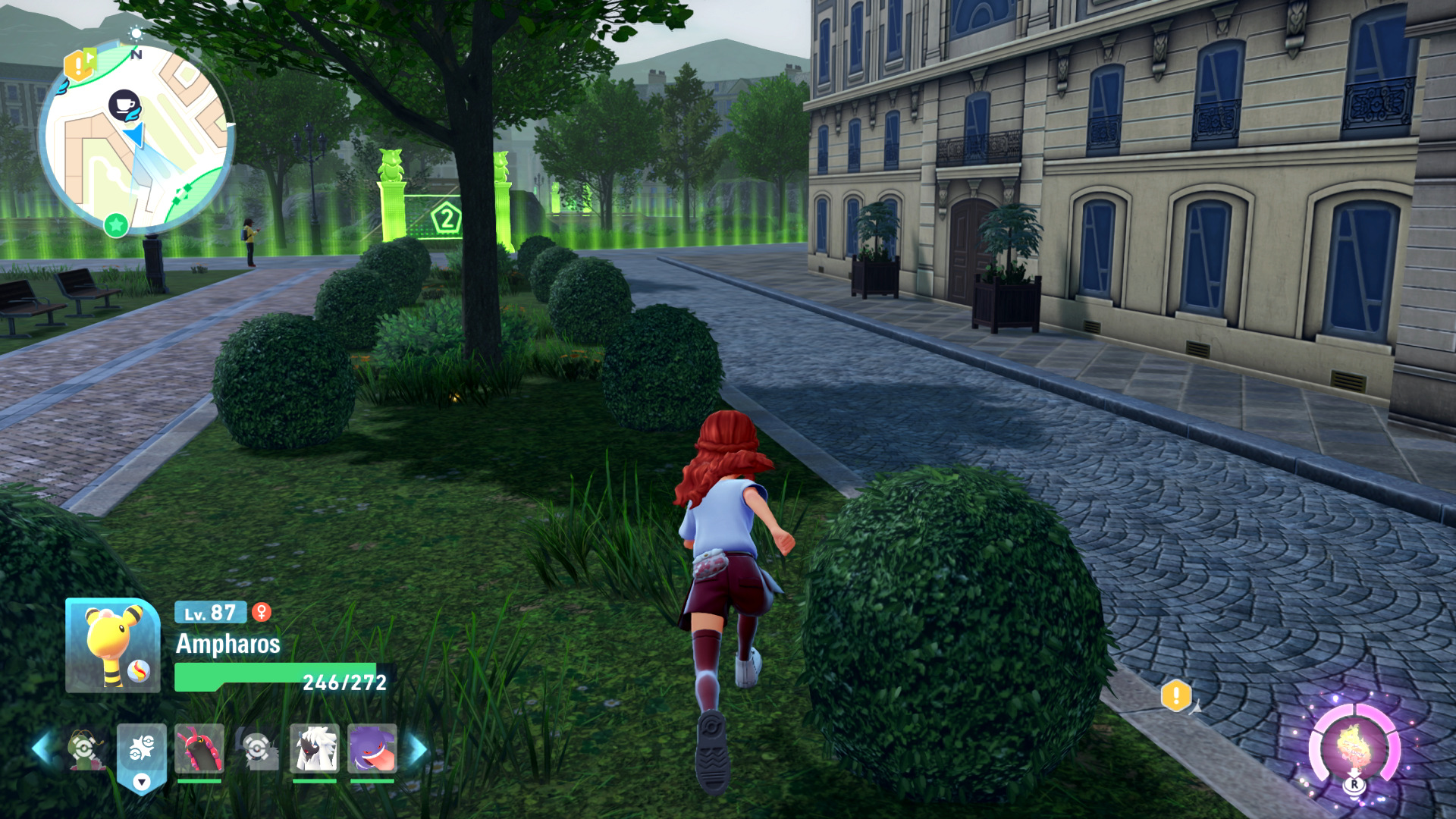Activate the Poké Ball swap slot
Viewport: 1456px width, 819px height.
point(142,748)
